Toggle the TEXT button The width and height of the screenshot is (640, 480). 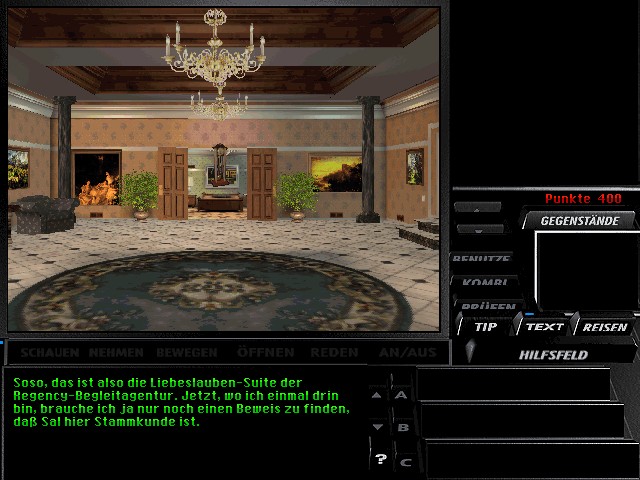click(x=545, y=326)
